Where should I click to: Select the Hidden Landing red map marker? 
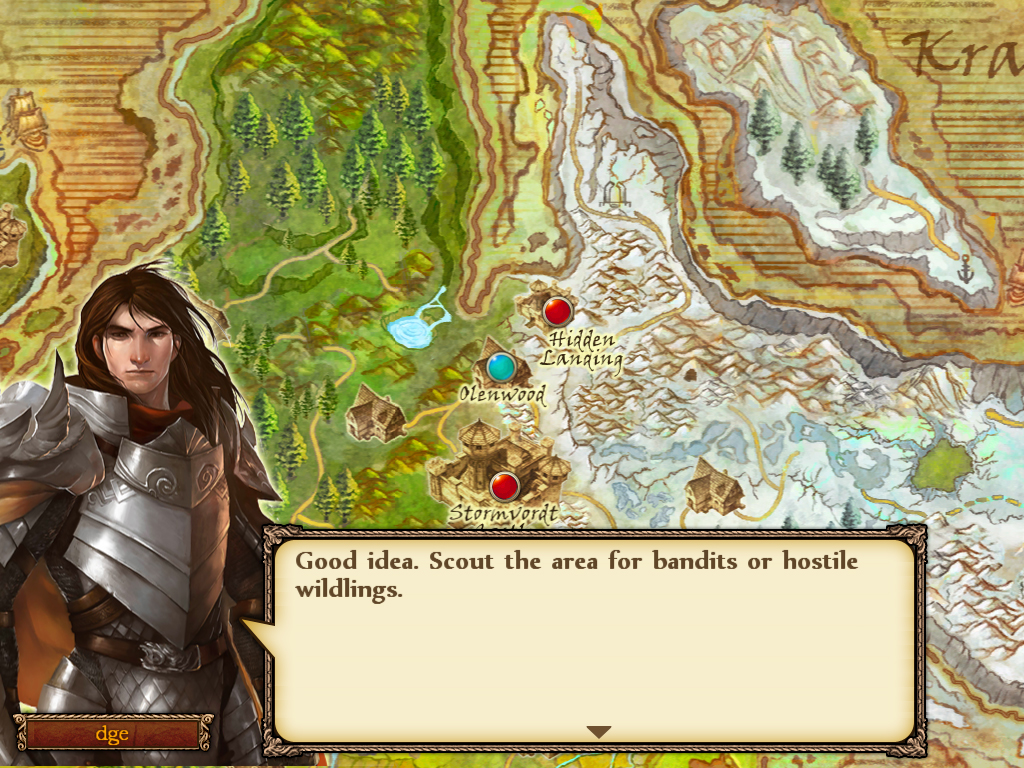tap(557, 311)
